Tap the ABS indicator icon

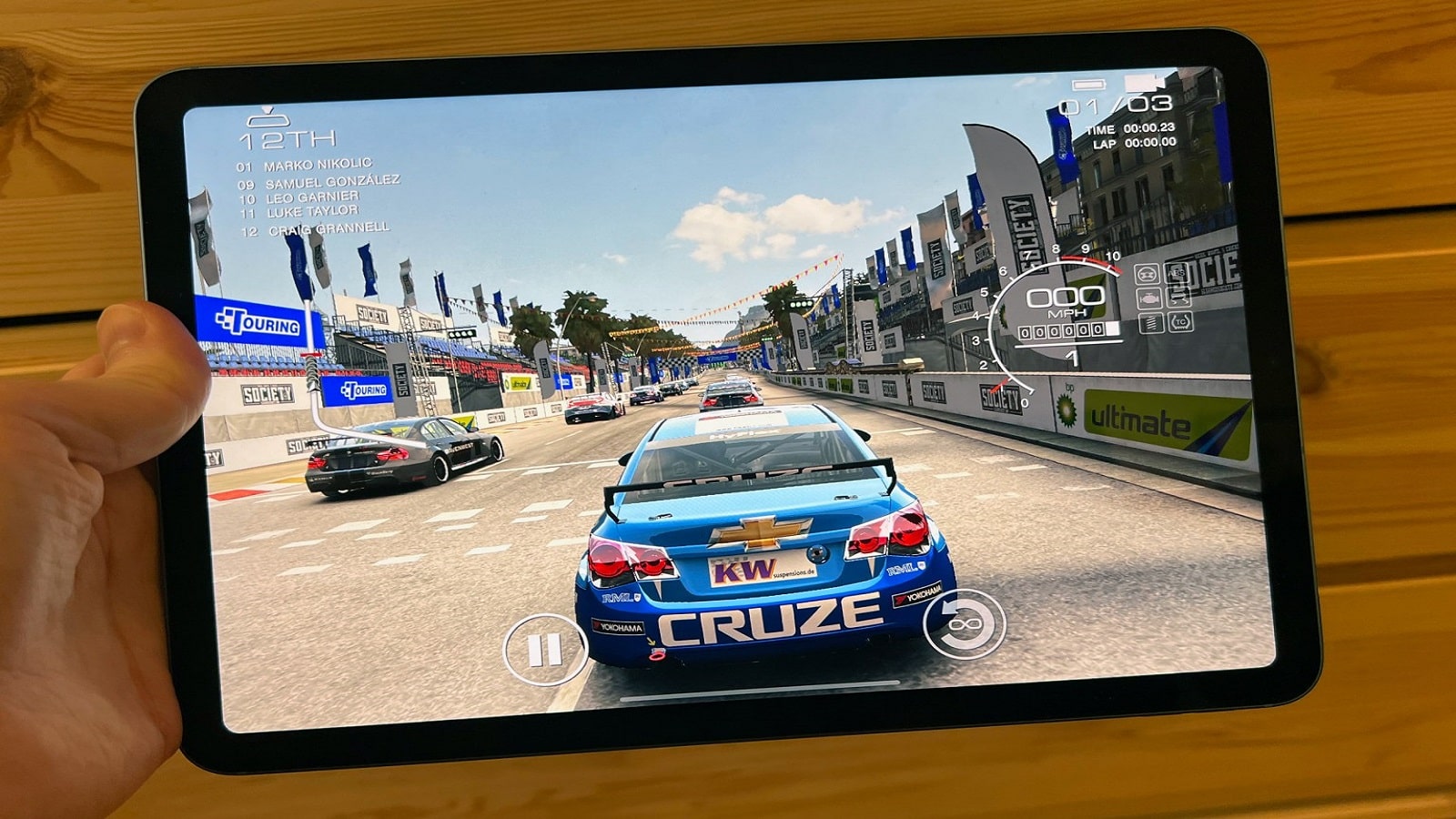pos(1178,273)
